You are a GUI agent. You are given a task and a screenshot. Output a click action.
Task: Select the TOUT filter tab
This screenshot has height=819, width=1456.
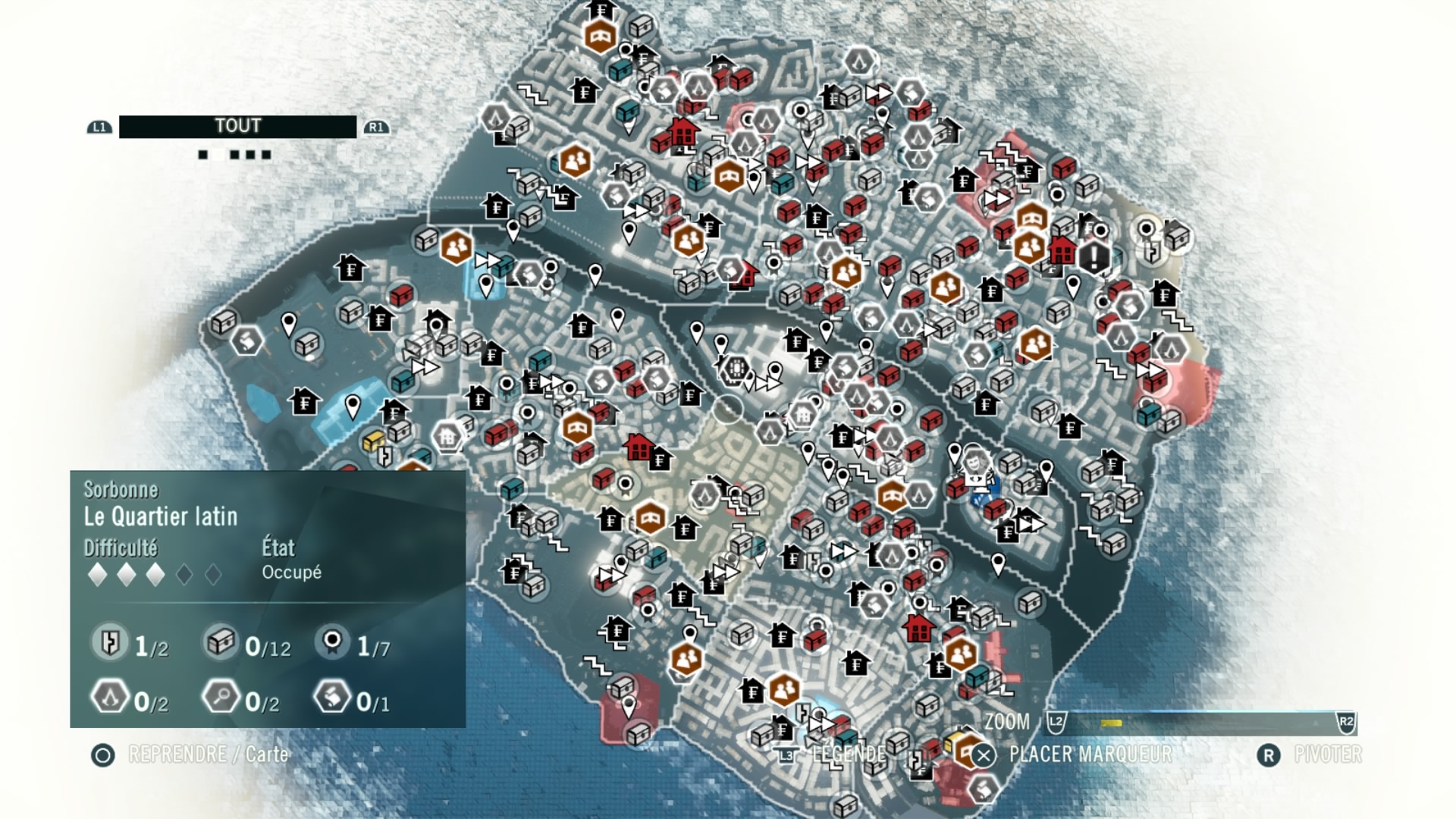237,126
